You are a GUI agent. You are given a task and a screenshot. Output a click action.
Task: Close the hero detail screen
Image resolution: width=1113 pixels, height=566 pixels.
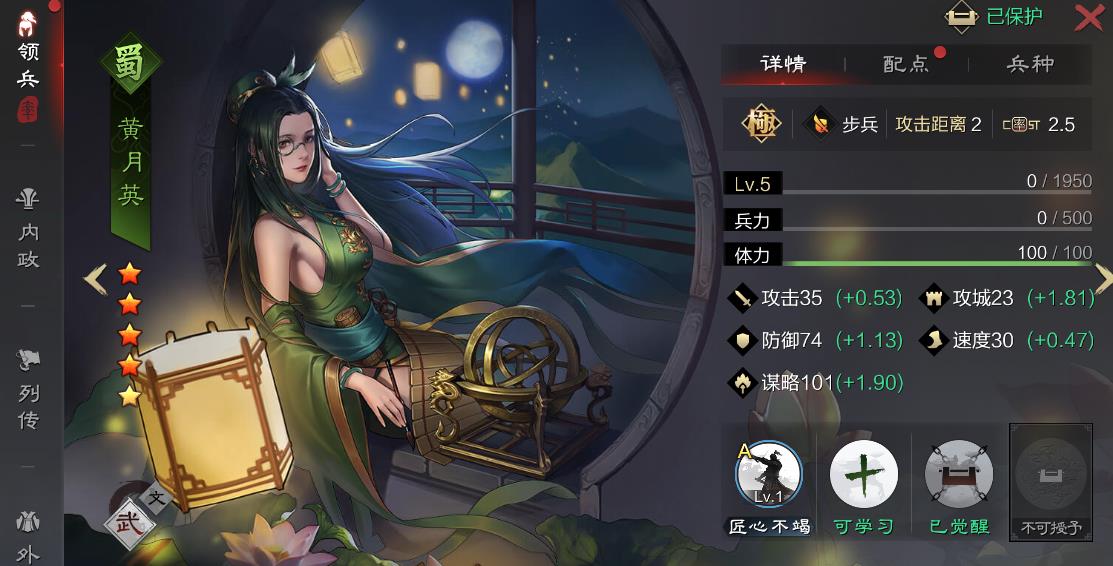pos(1089,17)
